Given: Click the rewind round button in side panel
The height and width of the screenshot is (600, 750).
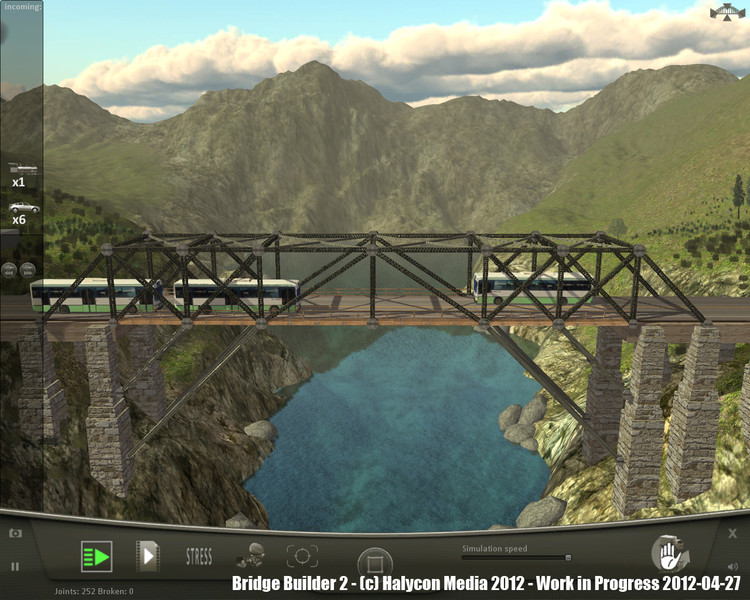Looking at the screenshot, I should click(10, 269).
